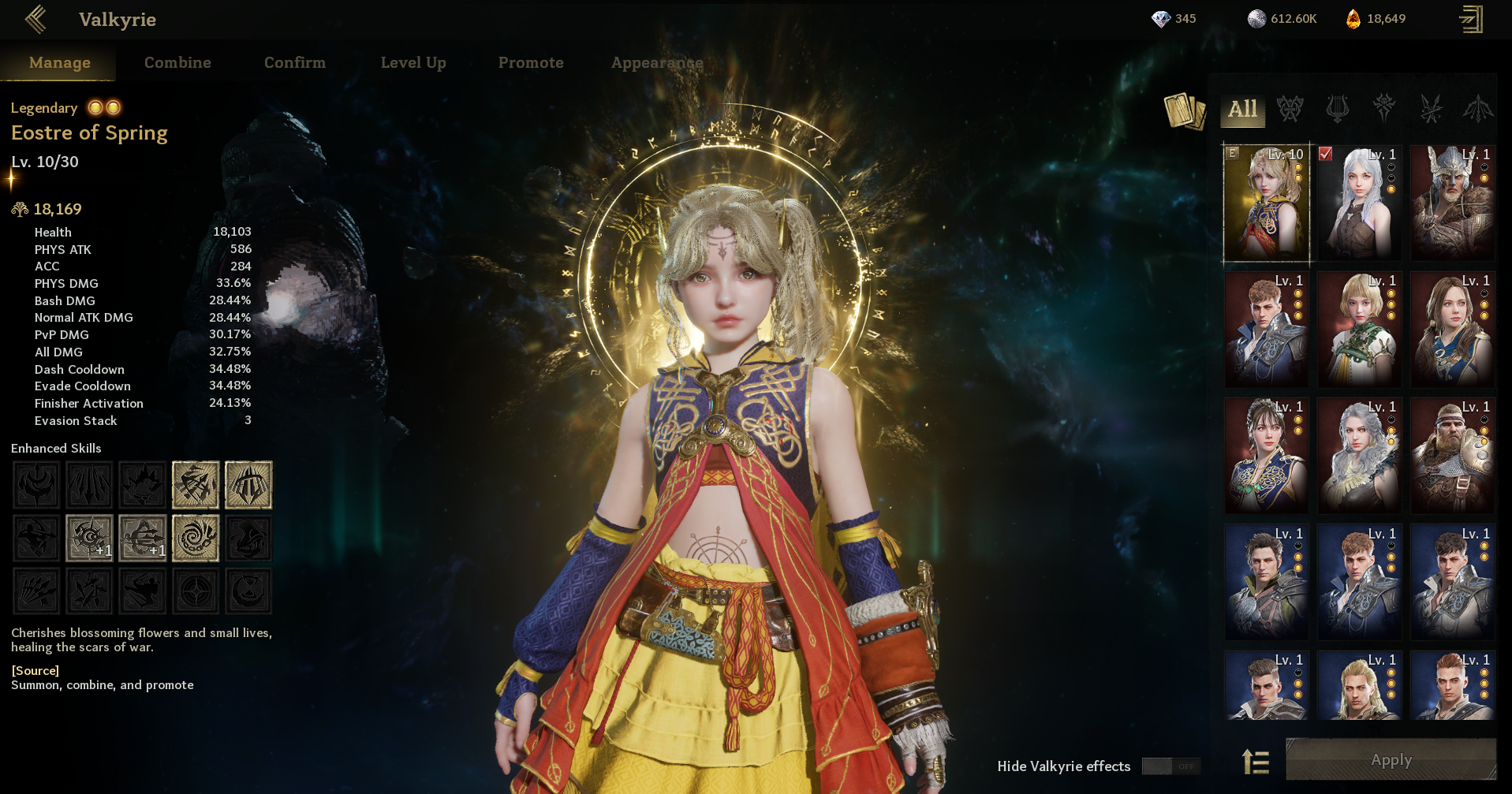Switch to the Combine tab
This screenshot has width=1512, height=794.
coord(177,62)
